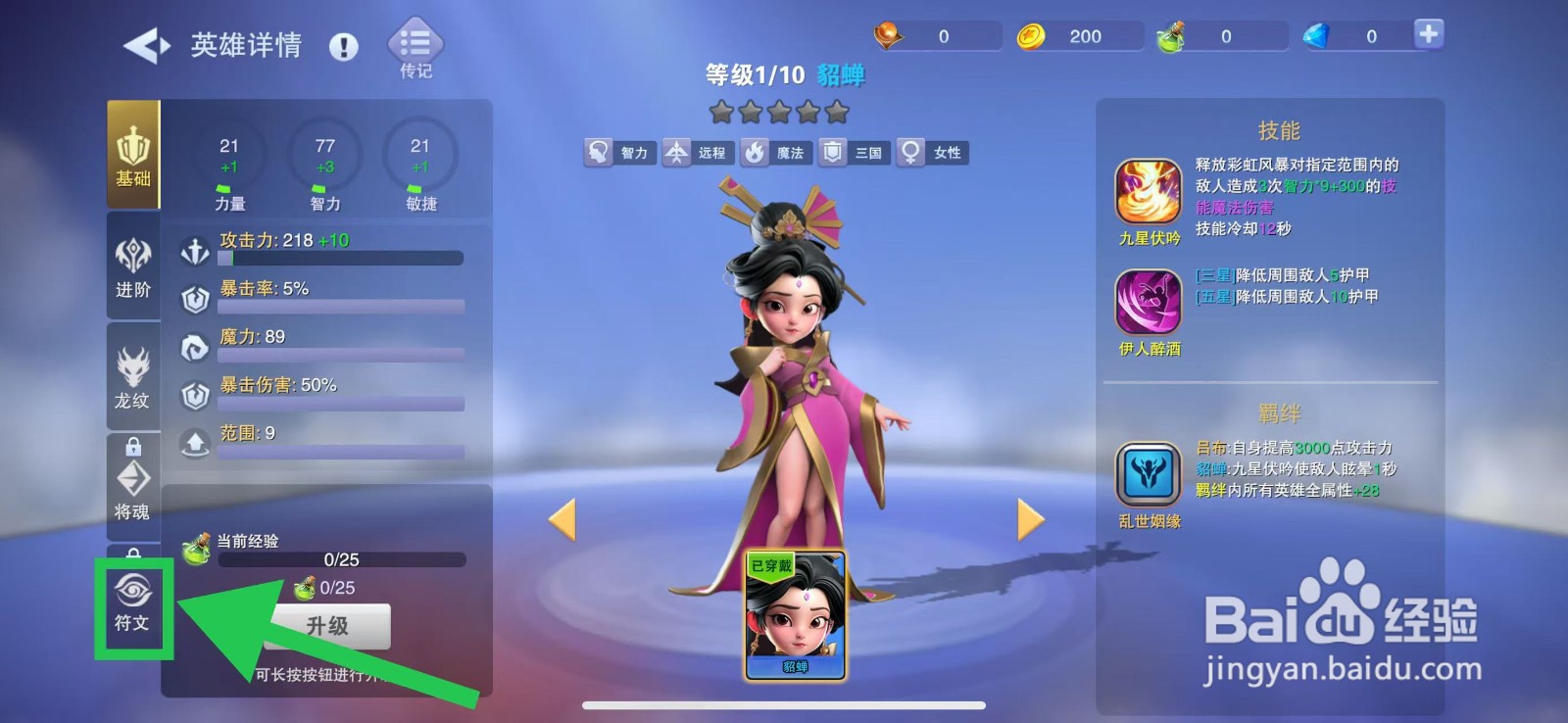Show the previous hero with left arrow
Viewport: 1568px width, 723px height.
point(562,519)
